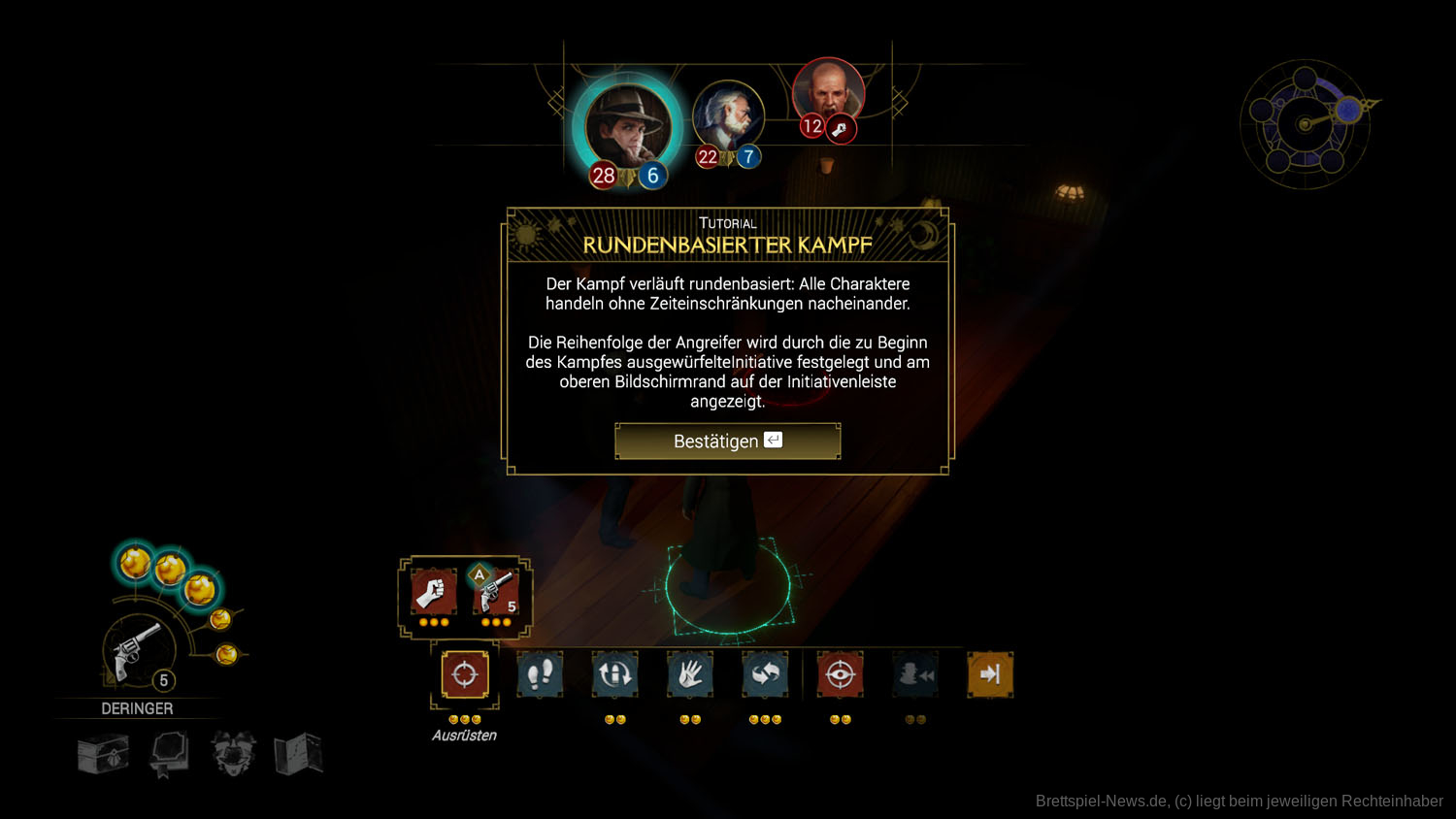Use the open hand interact action
The height and width of the screenshot is (819, 1456).
(690, 674)
